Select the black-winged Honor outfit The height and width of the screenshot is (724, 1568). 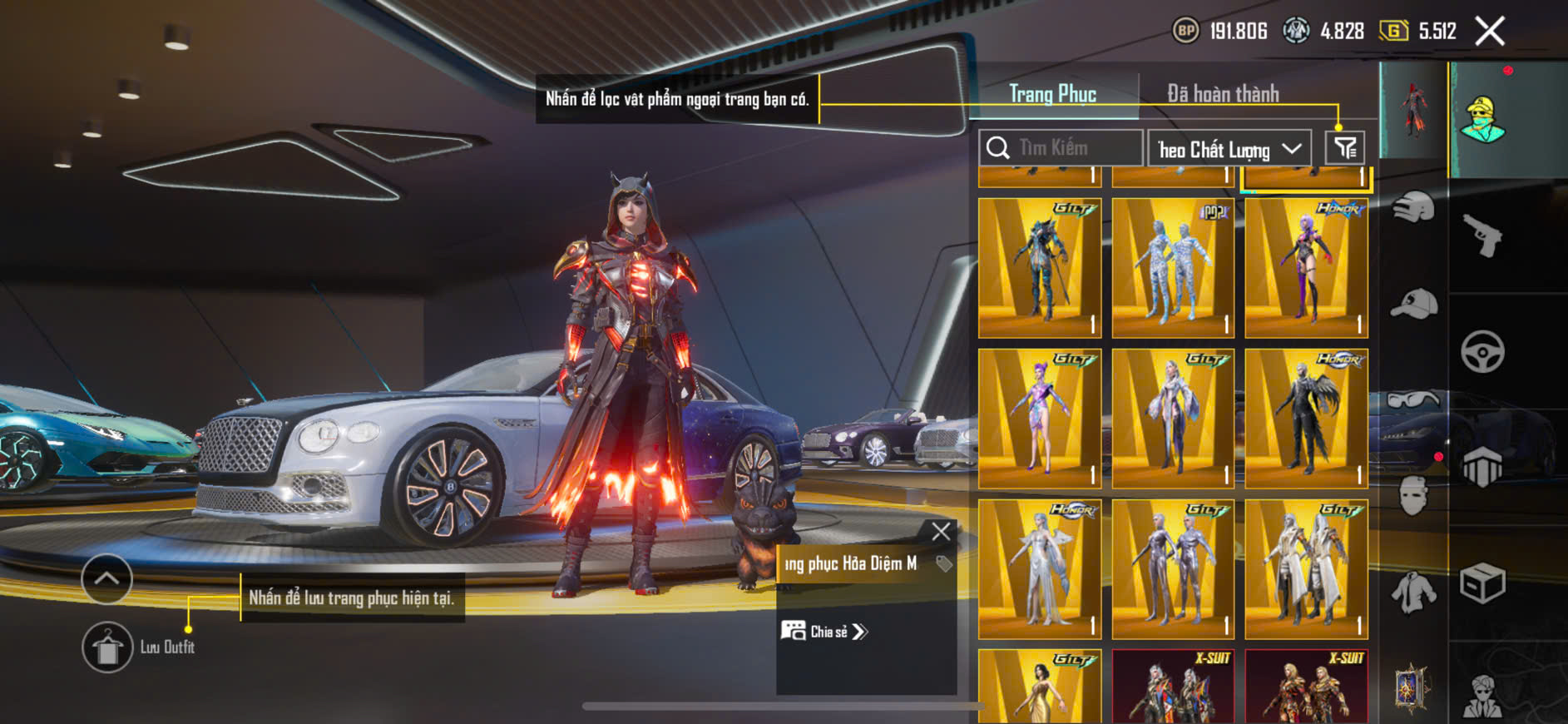click(1306, 419)
